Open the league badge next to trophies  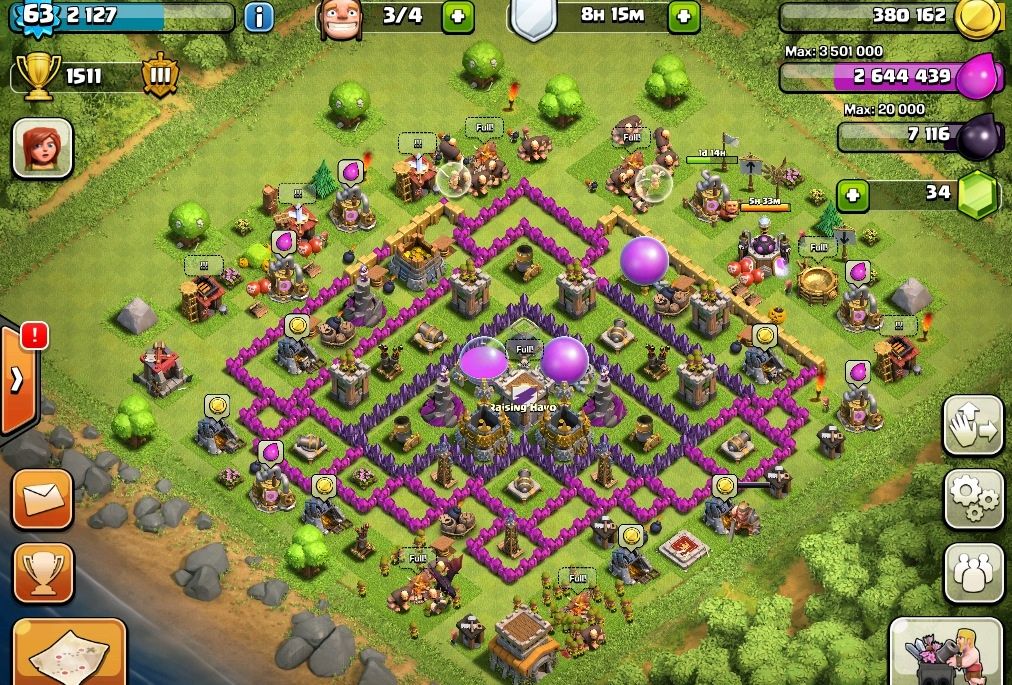pyautogui.click(x=159, y=76)
